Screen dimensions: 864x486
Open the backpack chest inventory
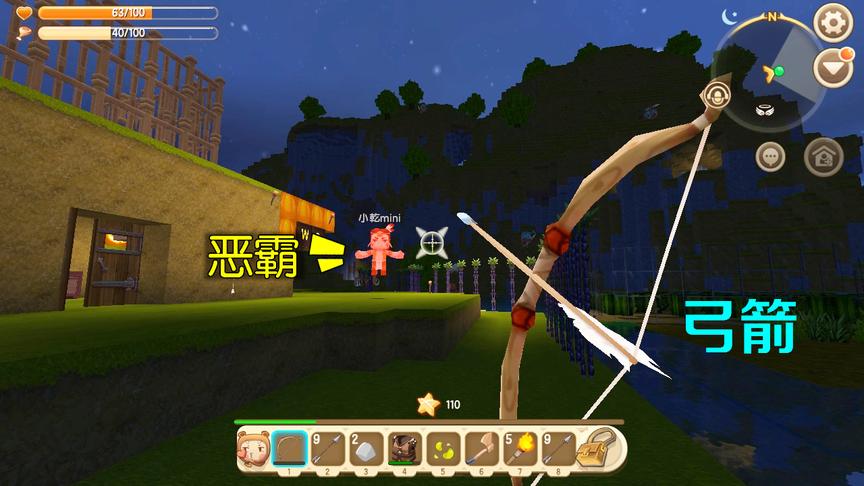coord(603,448)
